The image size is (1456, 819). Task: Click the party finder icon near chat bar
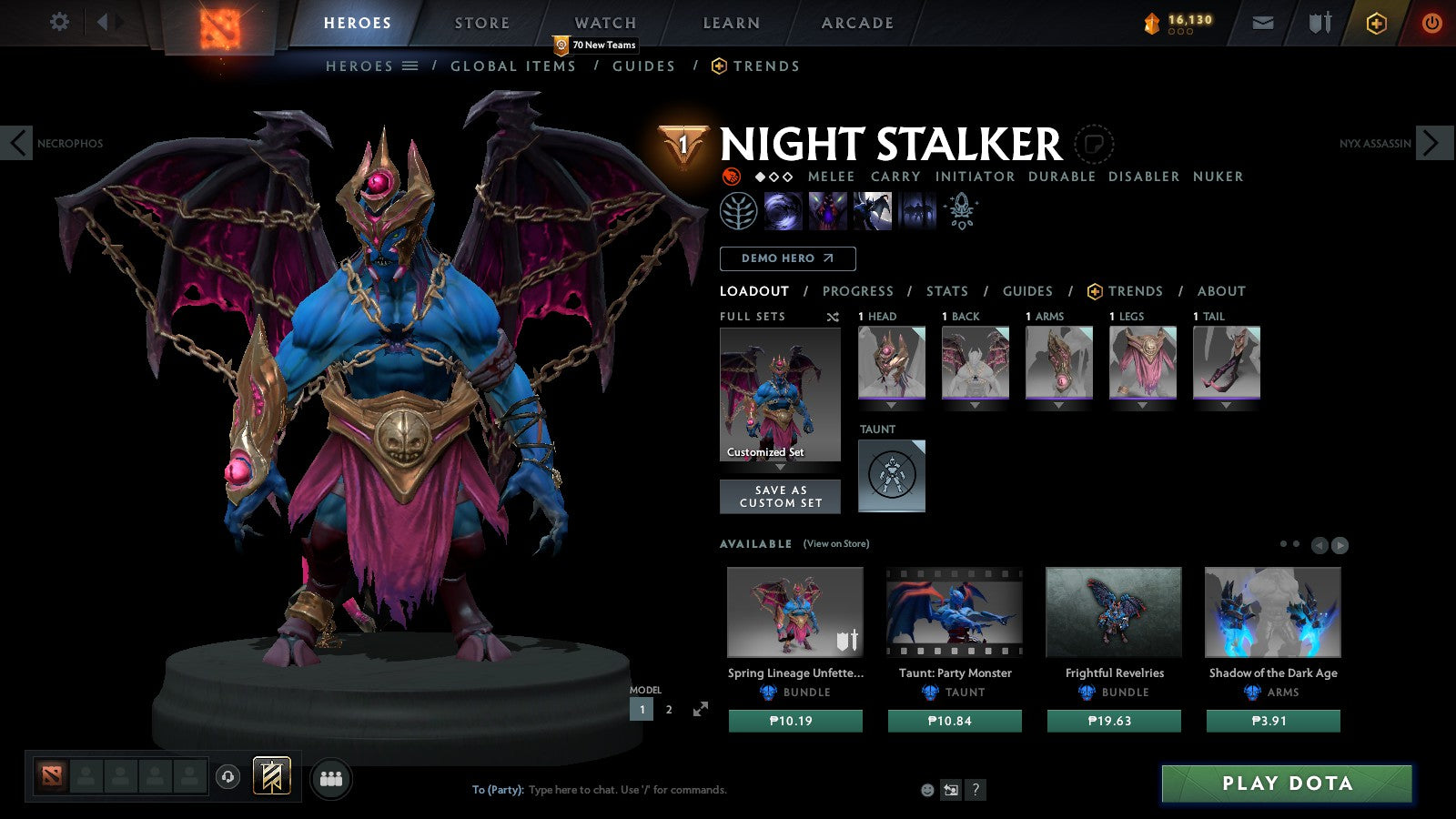point(332,776)
